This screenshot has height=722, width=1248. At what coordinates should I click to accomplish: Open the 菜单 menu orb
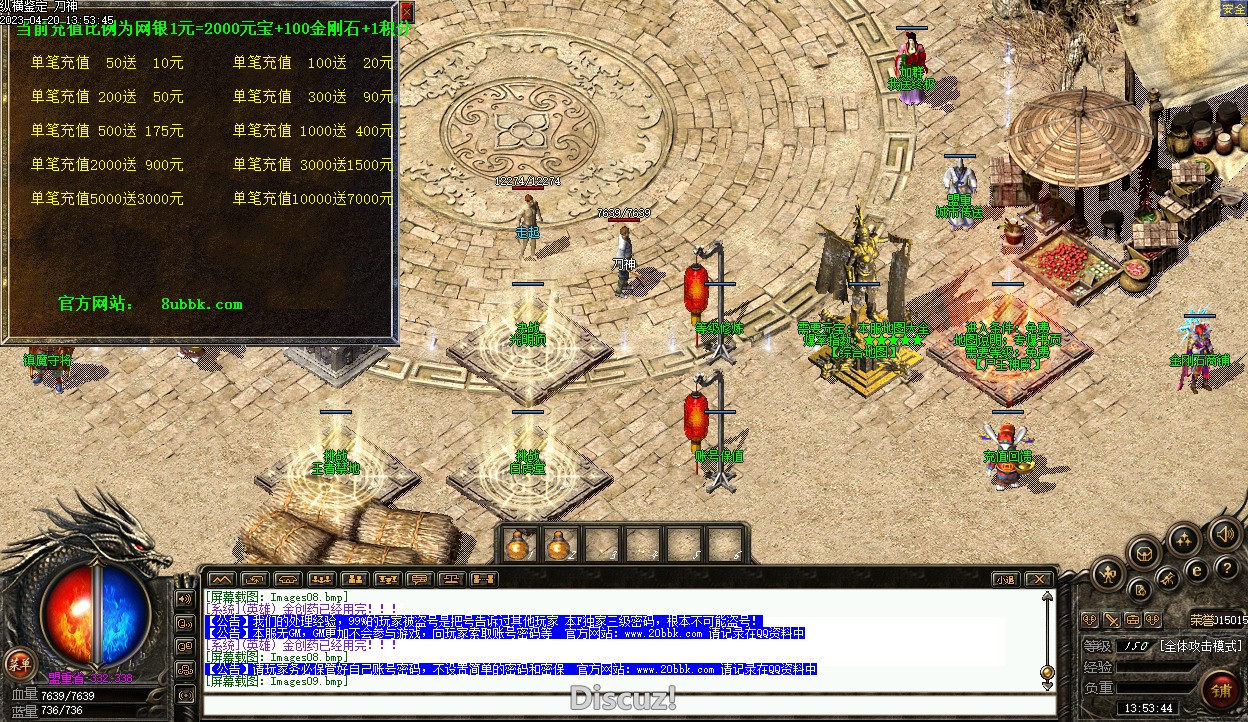click(17, 662)
